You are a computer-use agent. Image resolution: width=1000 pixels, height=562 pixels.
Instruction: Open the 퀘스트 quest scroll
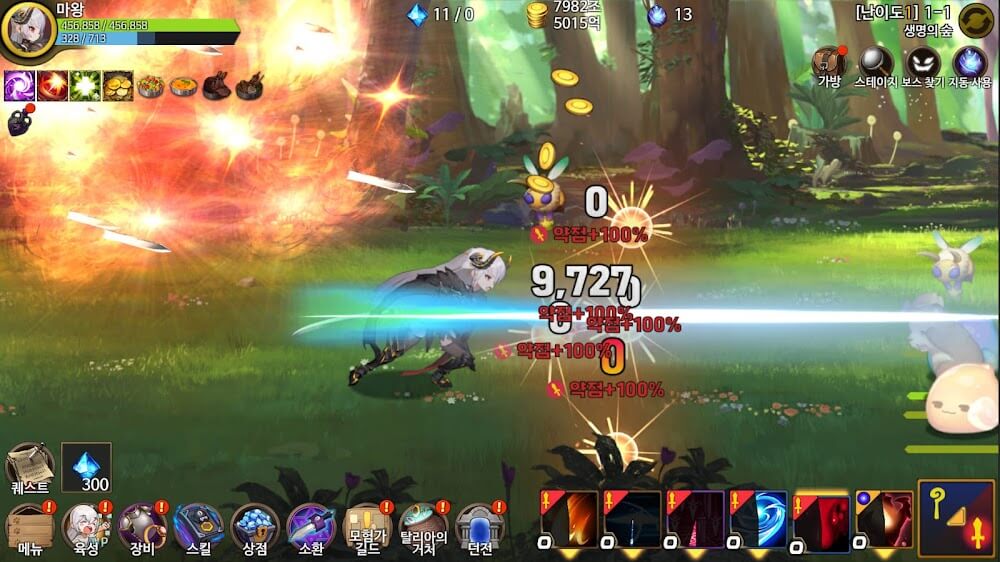(x=29, y=468)
